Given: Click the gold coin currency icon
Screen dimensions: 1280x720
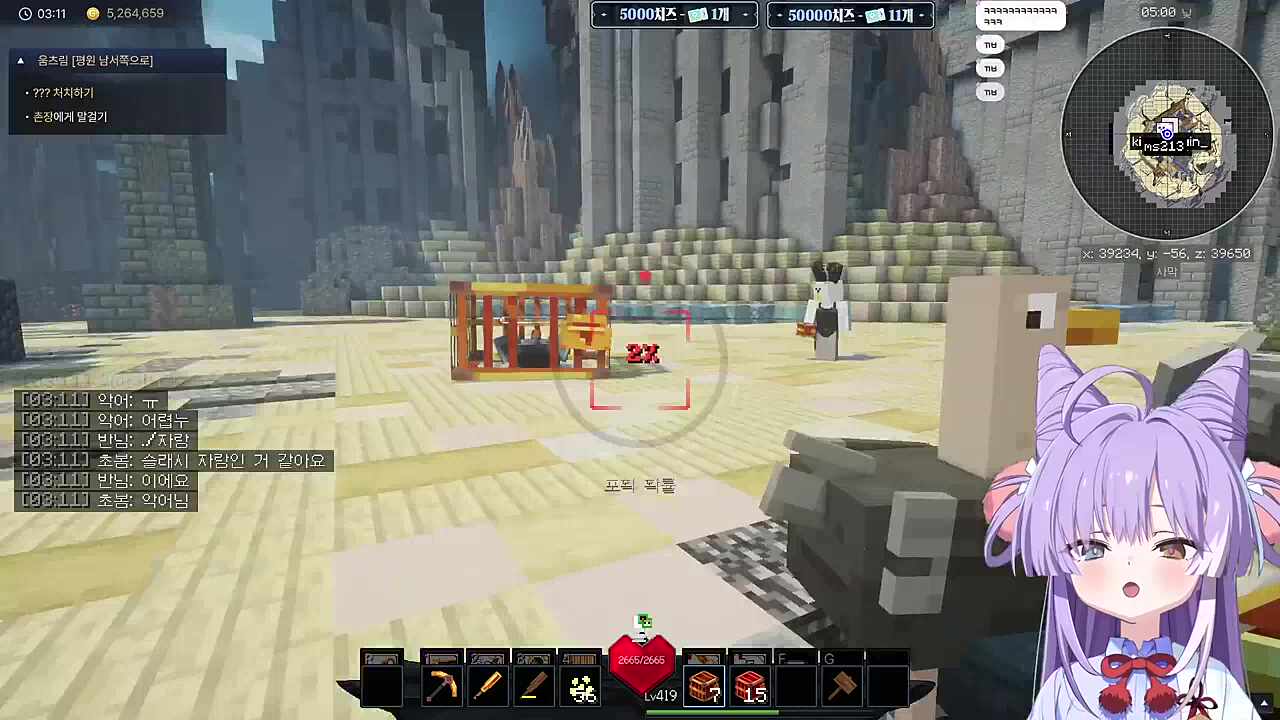Looking at the screenshot, I should tap(93, 13).
